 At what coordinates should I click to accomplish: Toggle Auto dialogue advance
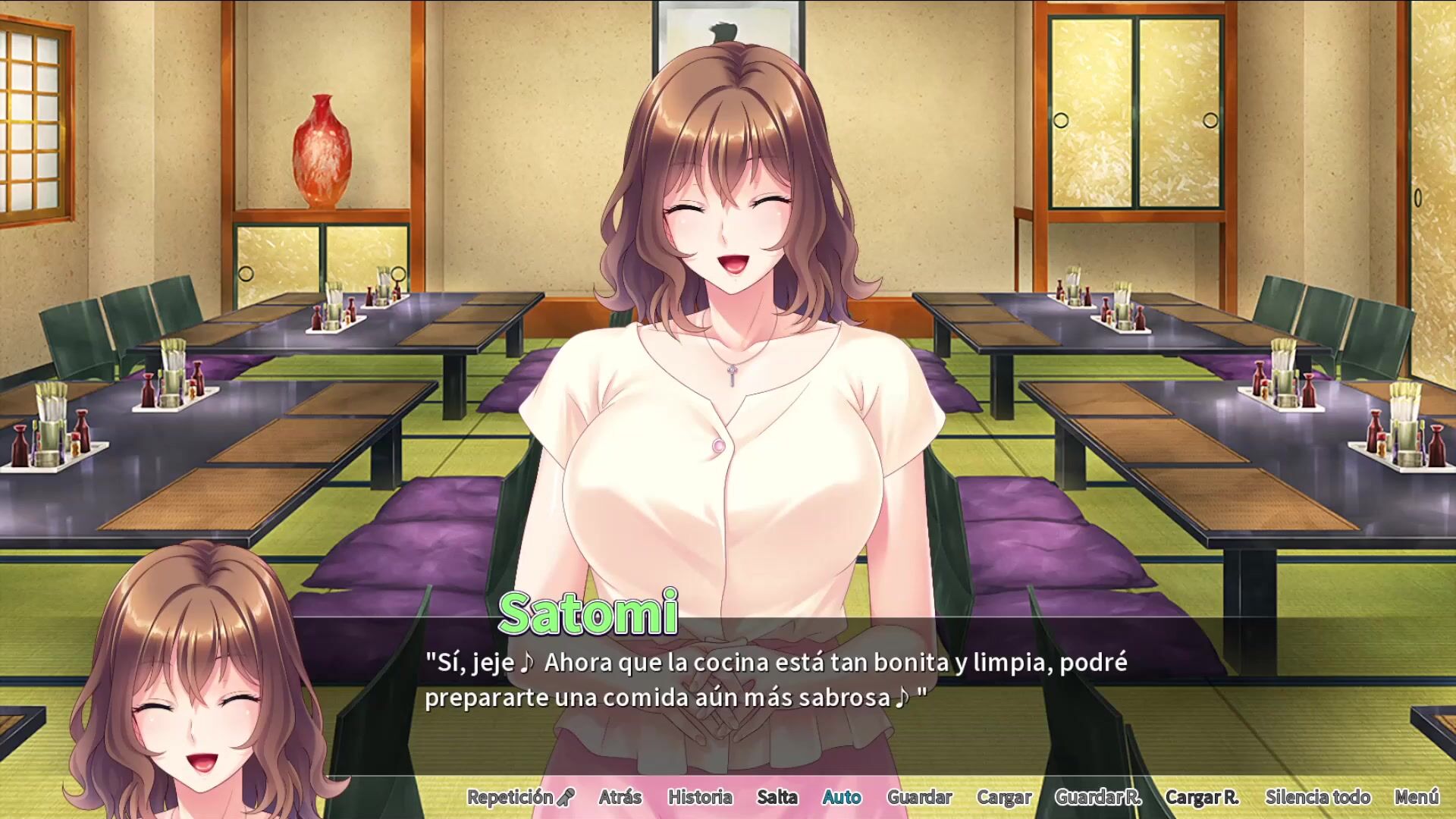point(842,797)
